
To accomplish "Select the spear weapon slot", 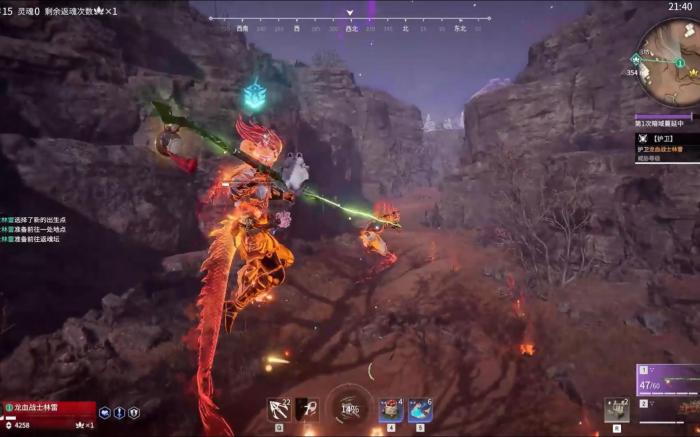I will [x=306, y=410].
